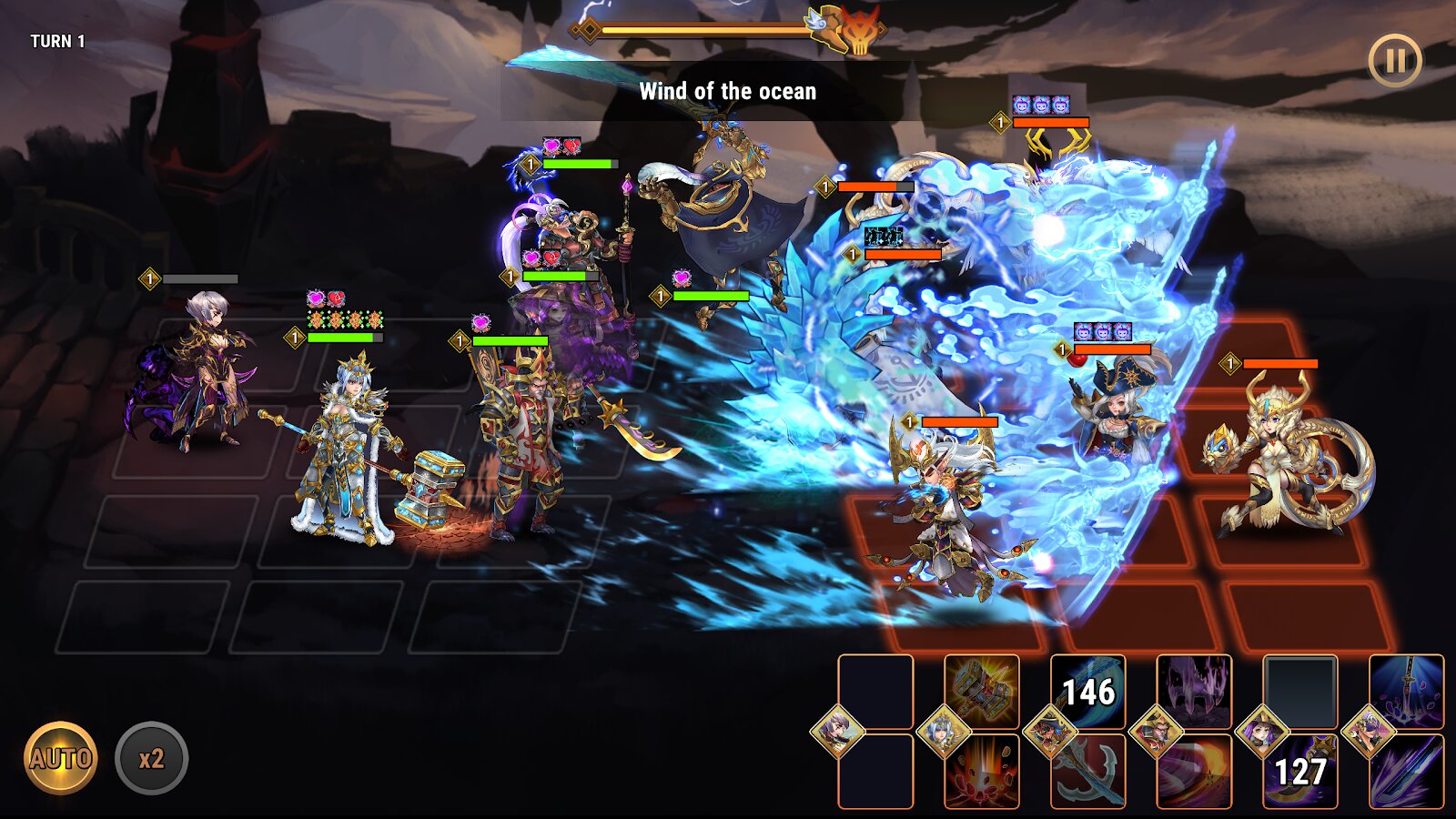Activate the dark blade thrust skill
The width and height of the screenshot is (1456, 819).
[1407, 772]
